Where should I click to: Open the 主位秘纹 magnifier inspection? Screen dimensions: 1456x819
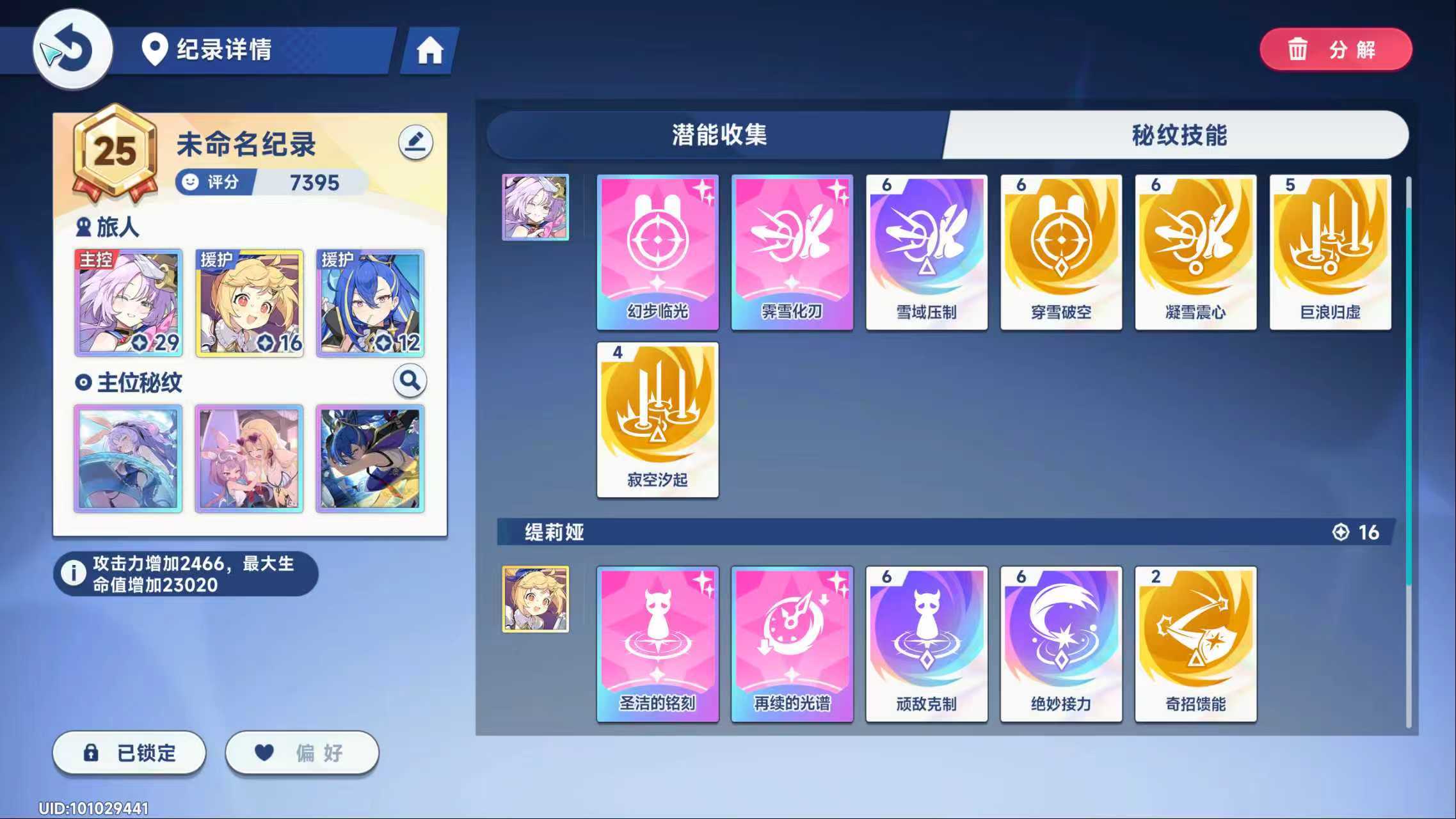(x=410, y=380)
